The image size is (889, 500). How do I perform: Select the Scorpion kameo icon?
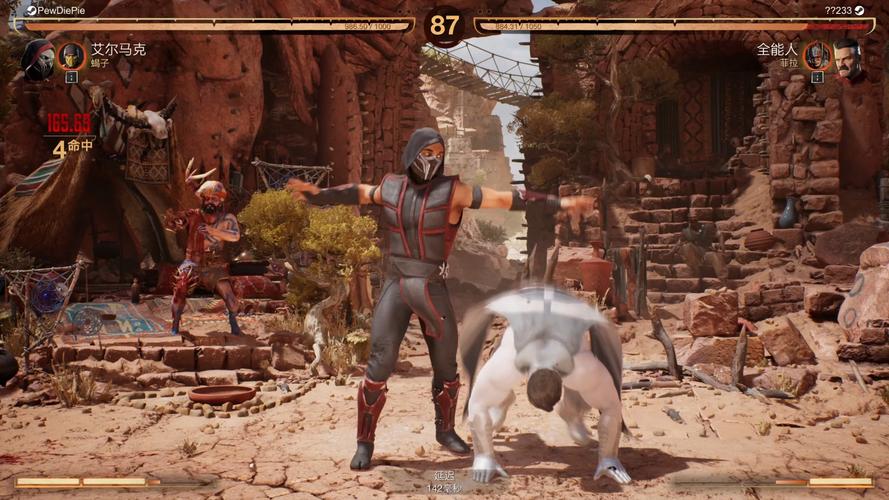click(x=71, y=56)
